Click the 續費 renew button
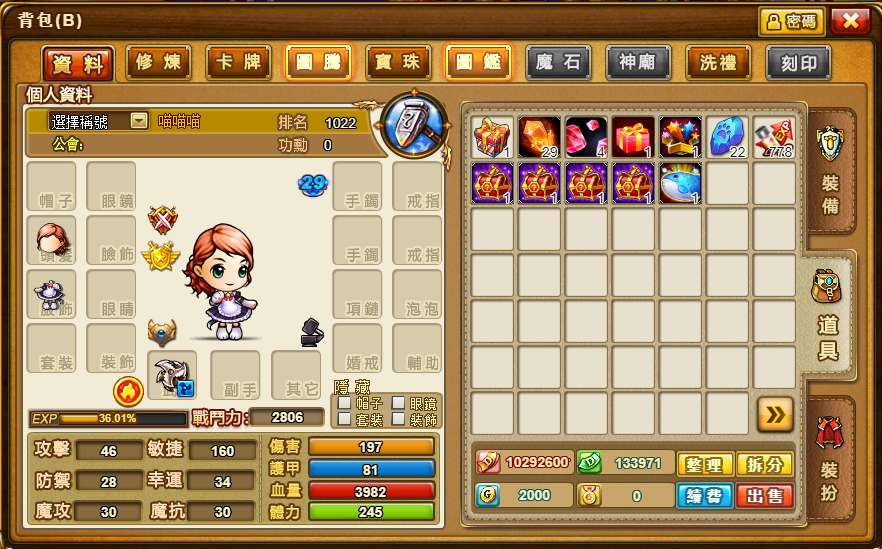 pos(705,495)
